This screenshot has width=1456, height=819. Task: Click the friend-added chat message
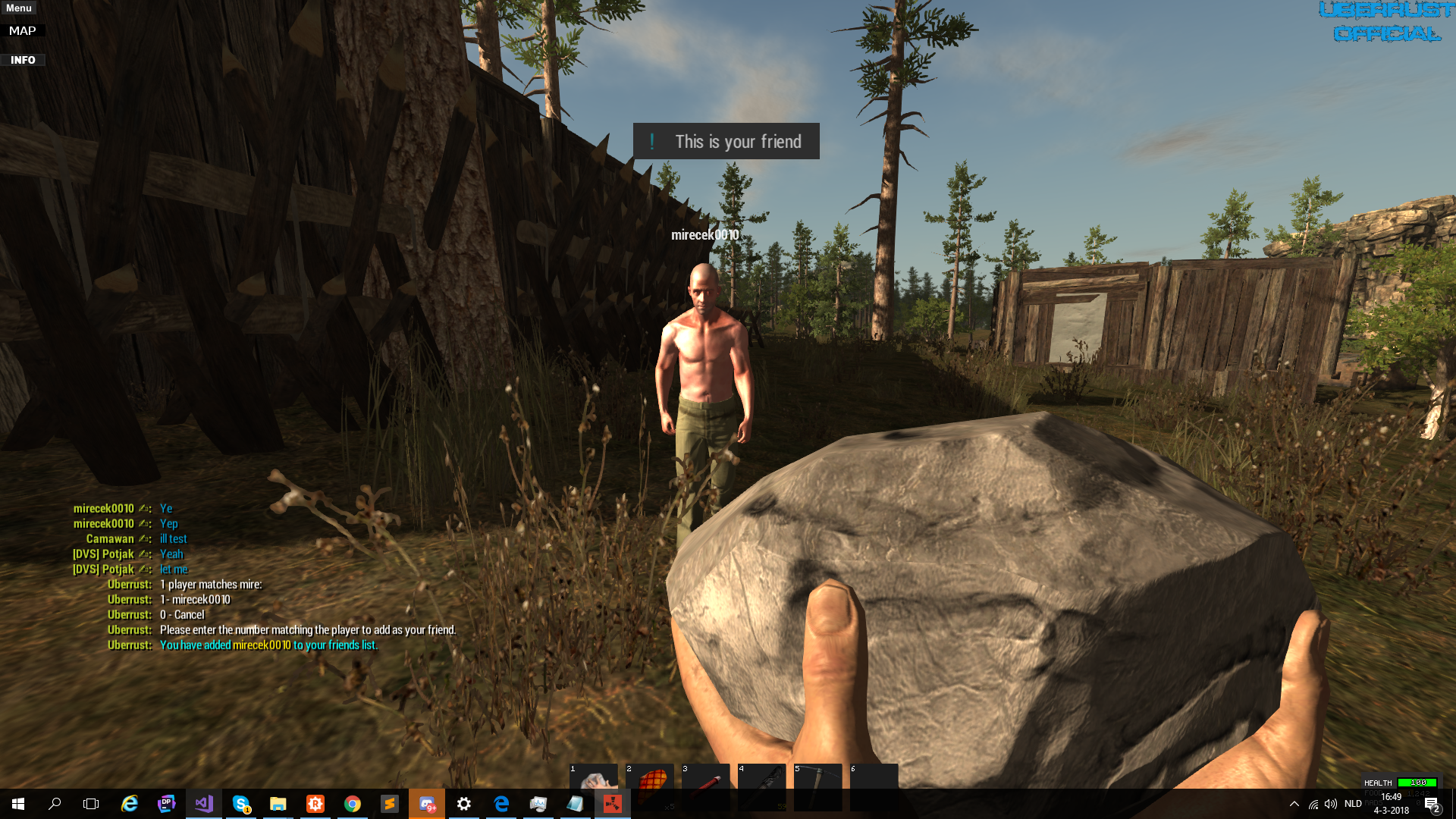click(x=268, y=645)
